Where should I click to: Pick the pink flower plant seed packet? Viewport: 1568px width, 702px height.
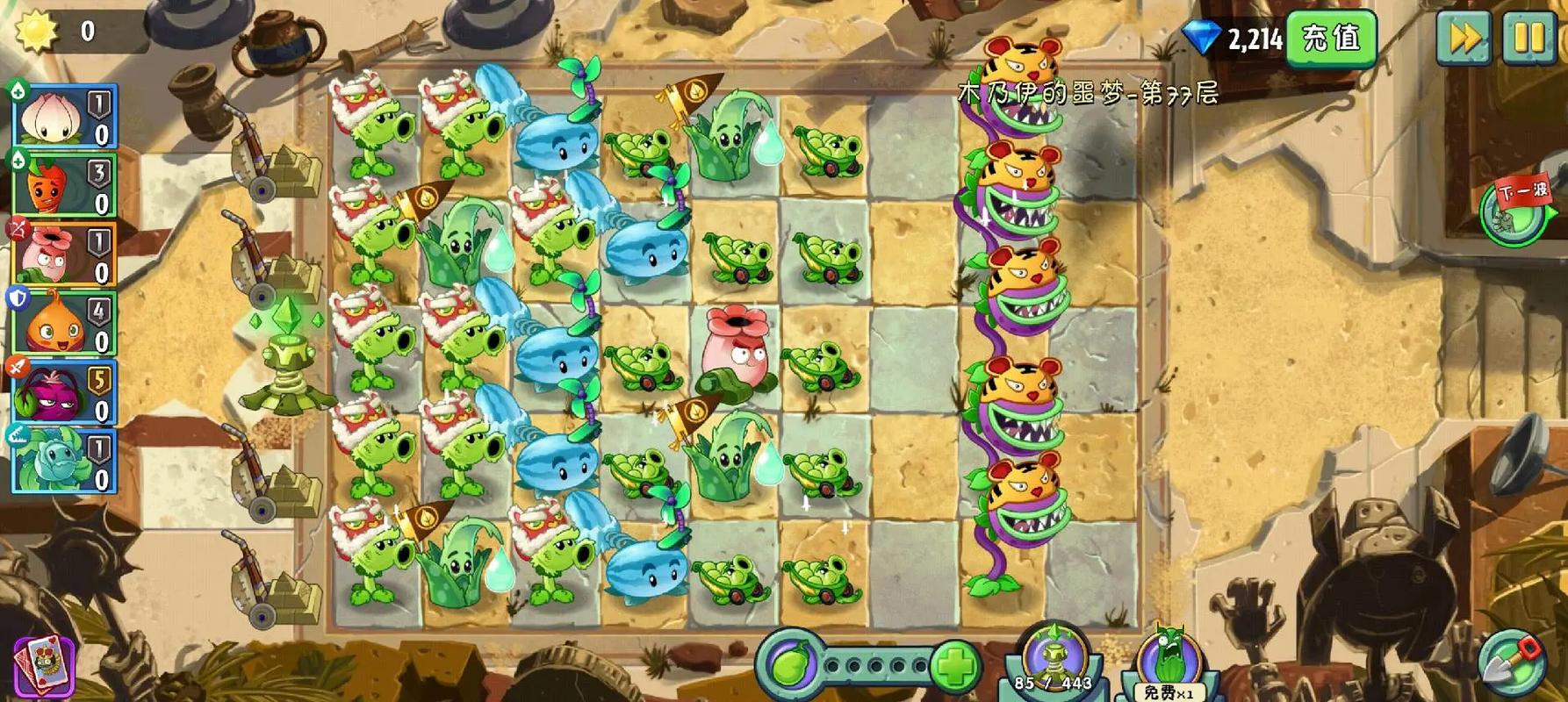pyautogui.click(x=64, y=254)
